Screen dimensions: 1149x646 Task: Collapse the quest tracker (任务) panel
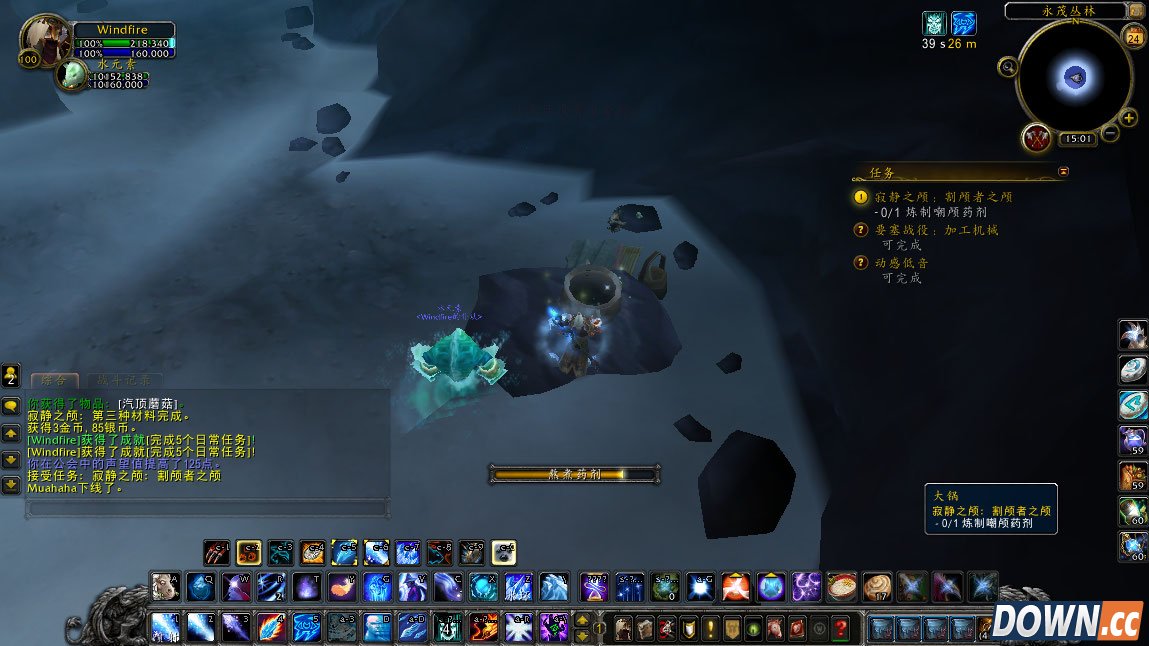[1063, 171]
